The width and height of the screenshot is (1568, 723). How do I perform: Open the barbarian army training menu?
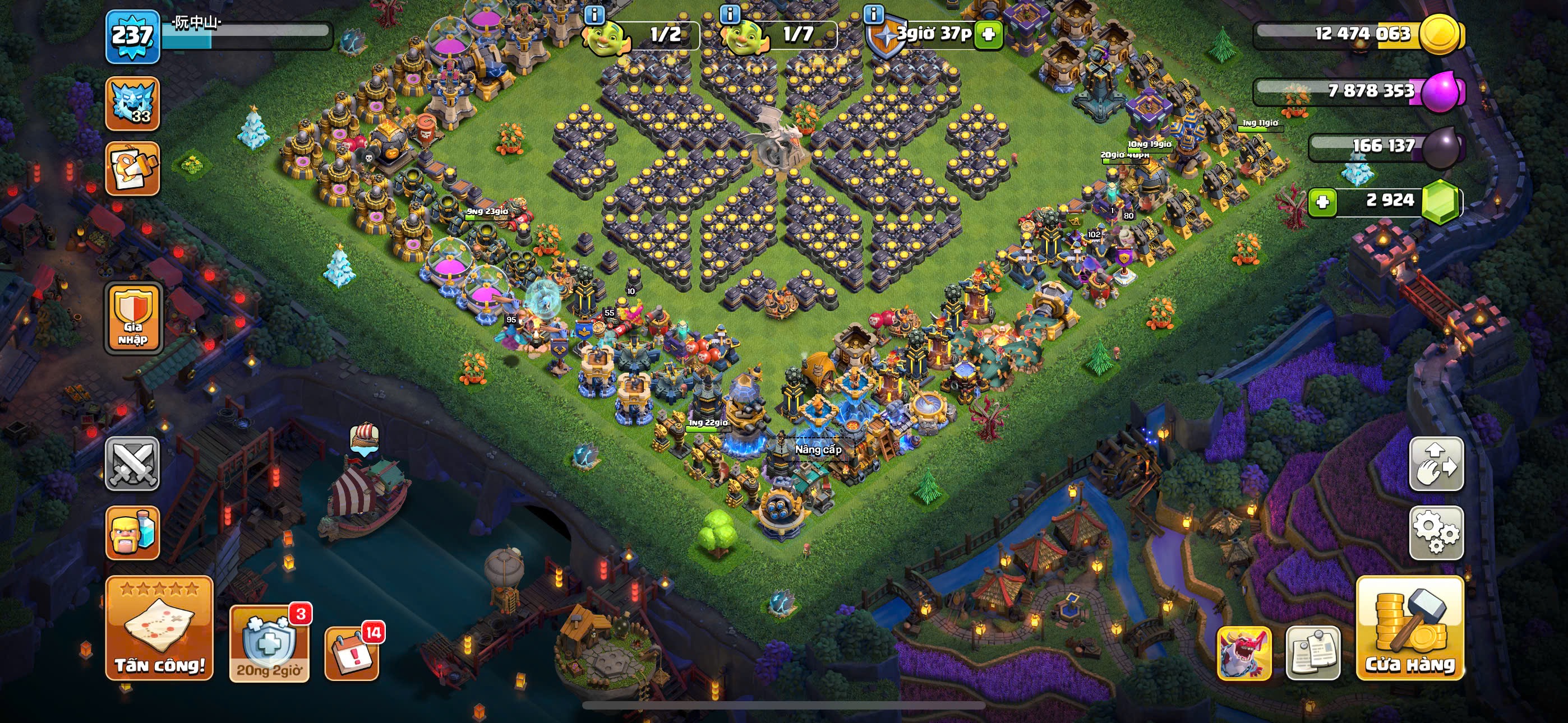[133, 532]
